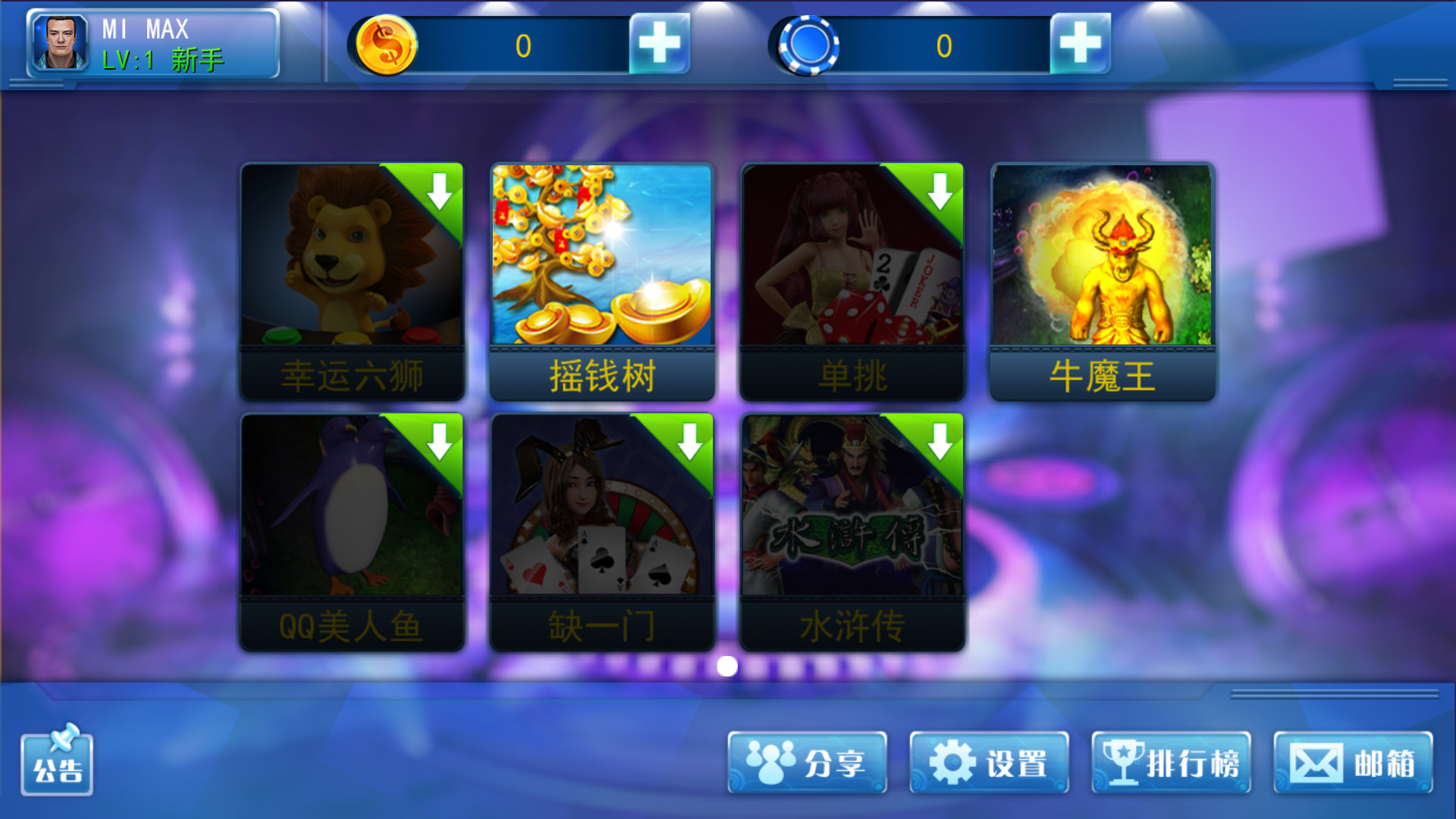Add chips with the plus button
The width and height of the screenshot is (1456, 819).
point(1080,44)
